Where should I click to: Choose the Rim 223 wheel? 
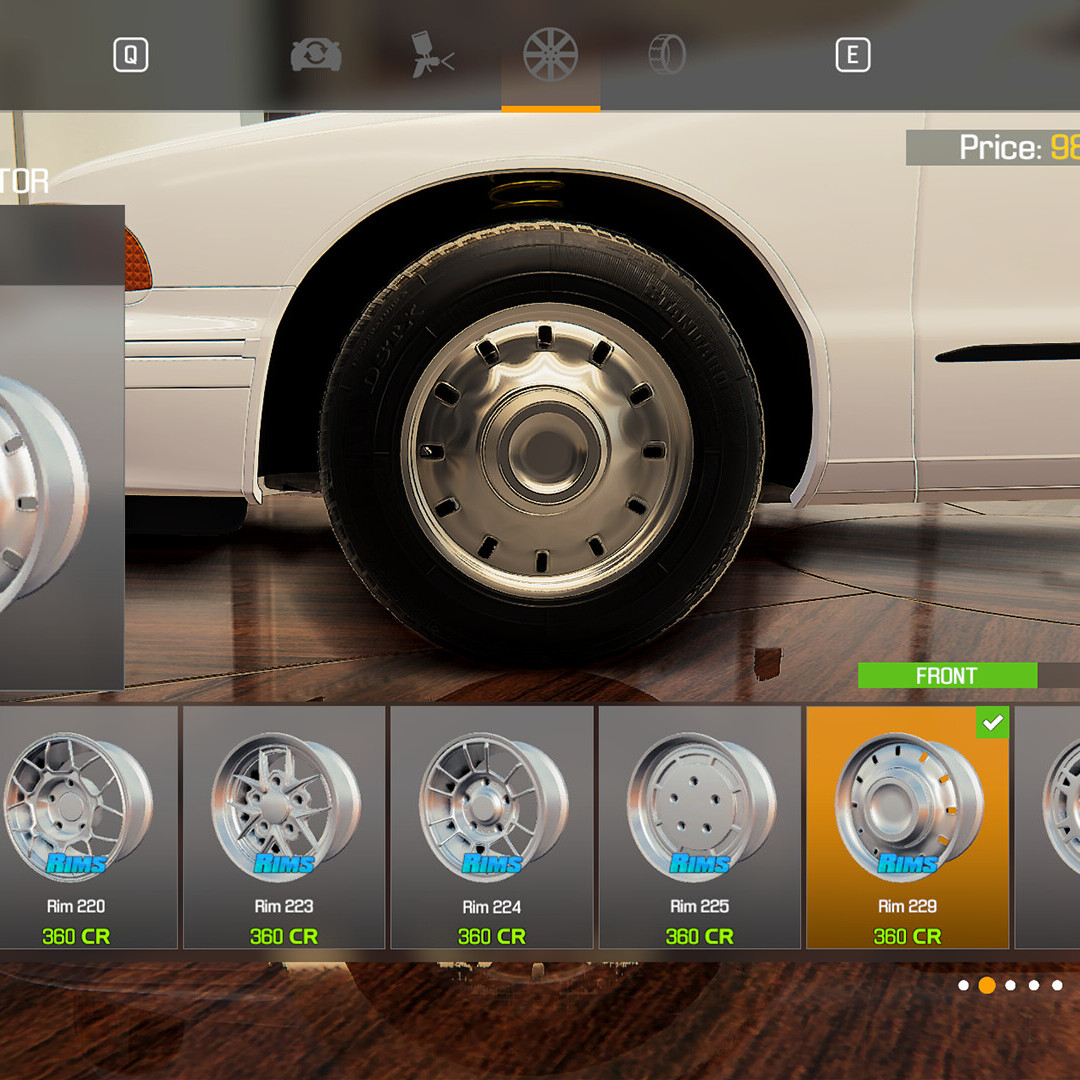tap(284, 827)
